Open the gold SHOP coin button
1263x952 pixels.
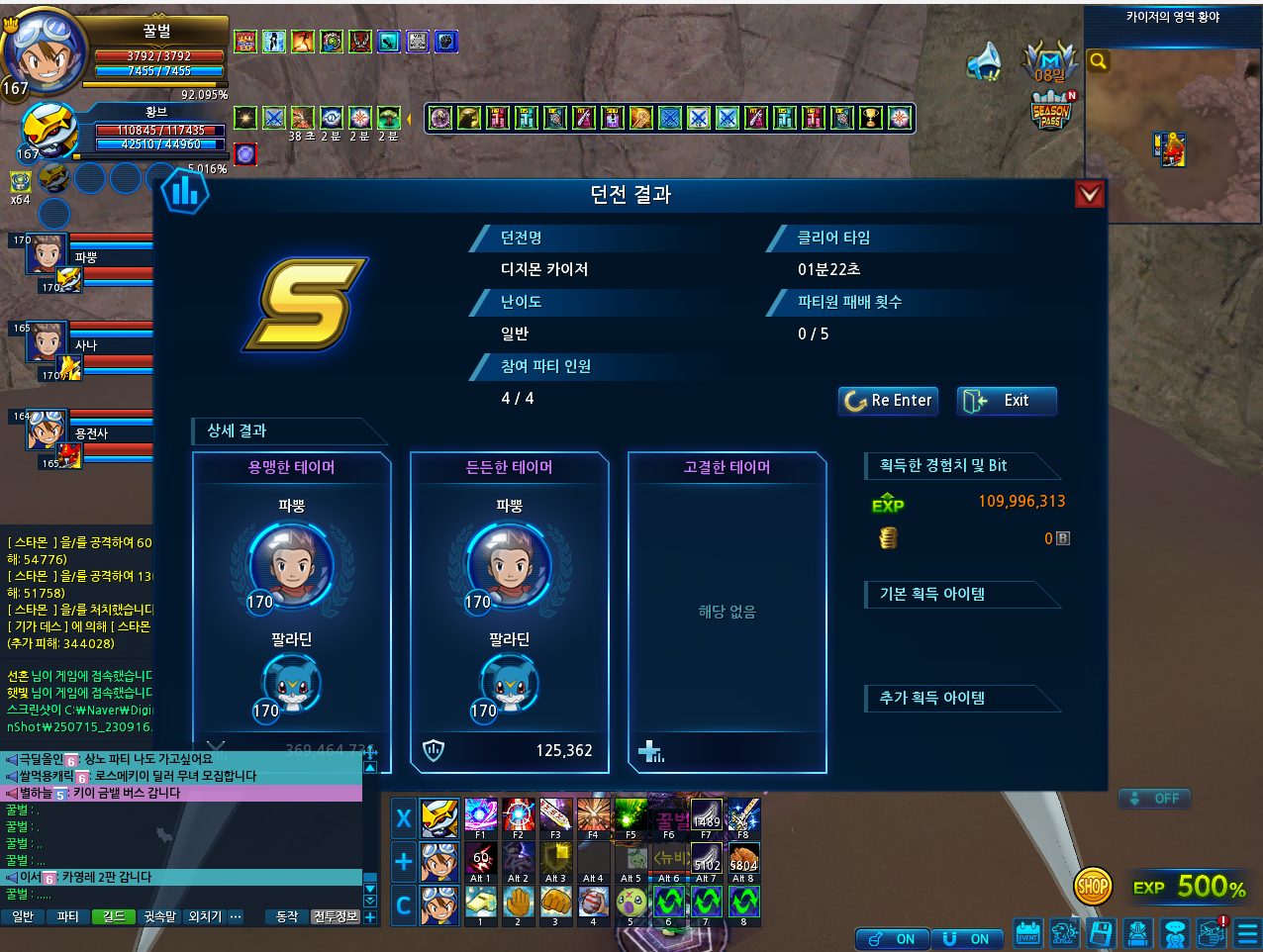click(x=1093, y=887)
